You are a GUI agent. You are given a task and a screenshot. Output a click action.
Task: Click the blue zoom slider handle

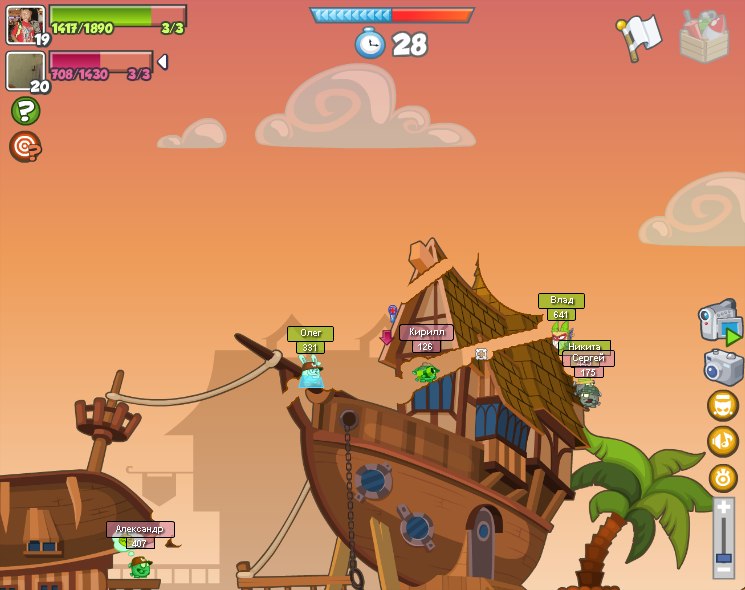(x=723, y=556)
